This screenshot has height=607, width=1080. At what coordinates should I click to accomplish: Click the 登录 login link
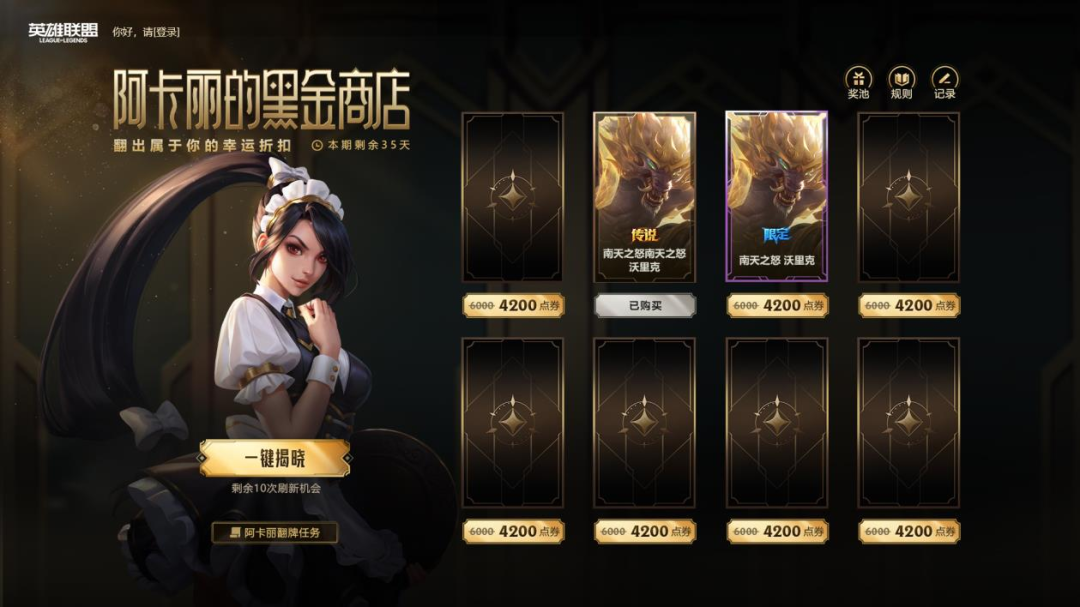click(167, 32)
